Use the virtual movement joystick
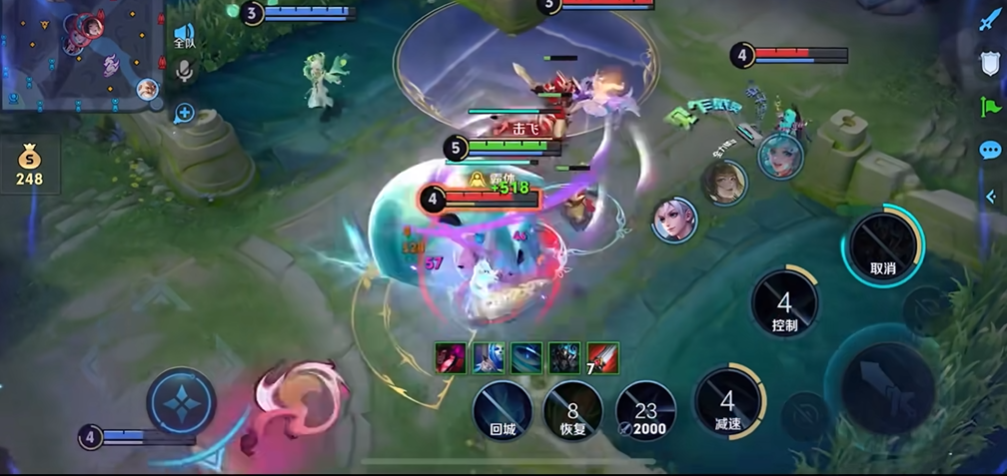This screenshot has width=1007, height=476. 182,402
